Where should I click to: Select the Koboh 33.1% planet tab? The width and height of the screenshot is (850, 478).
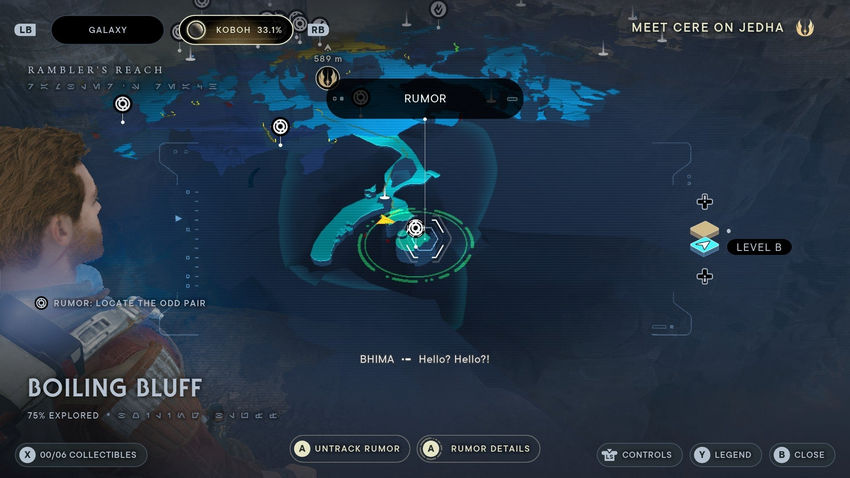(x=236, y=30)
